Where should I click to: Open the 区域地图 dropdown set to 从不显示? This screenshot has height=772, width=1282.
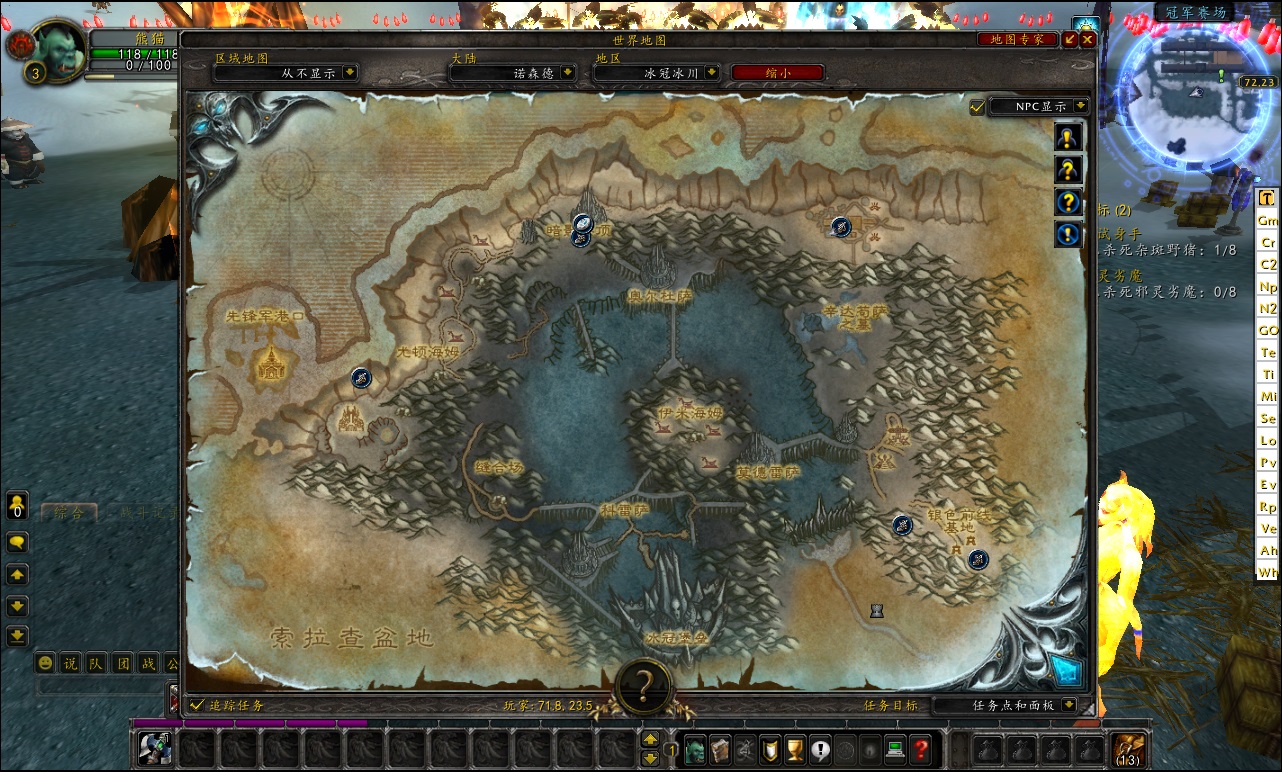[x=349, y=73]
